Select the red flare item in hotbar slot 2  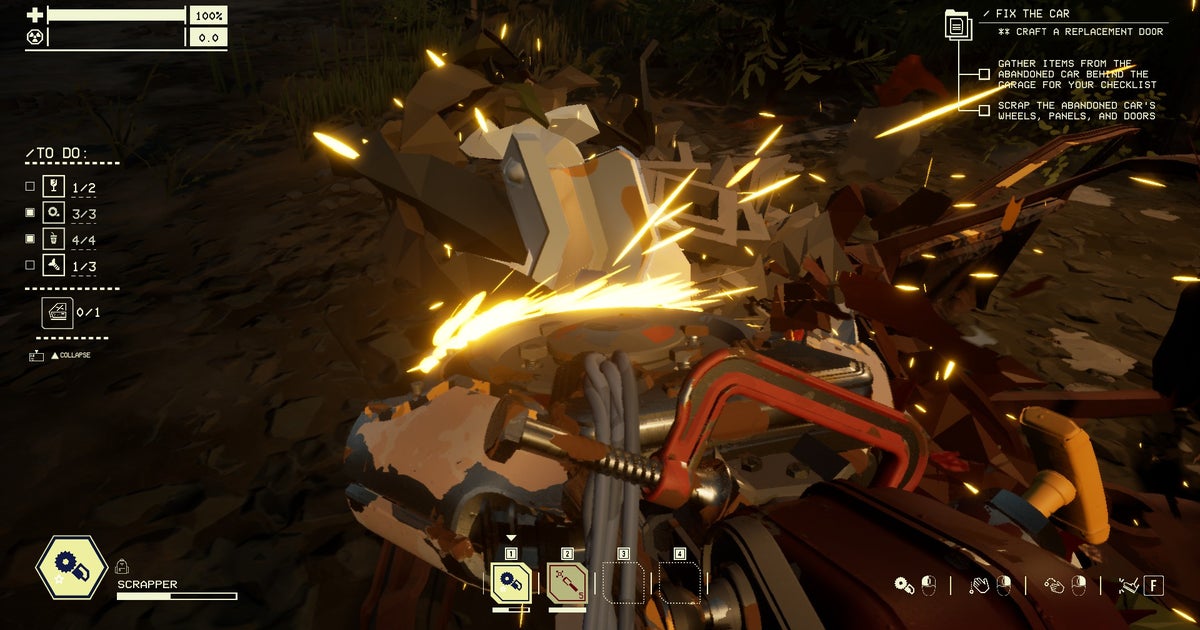point(567,582)
